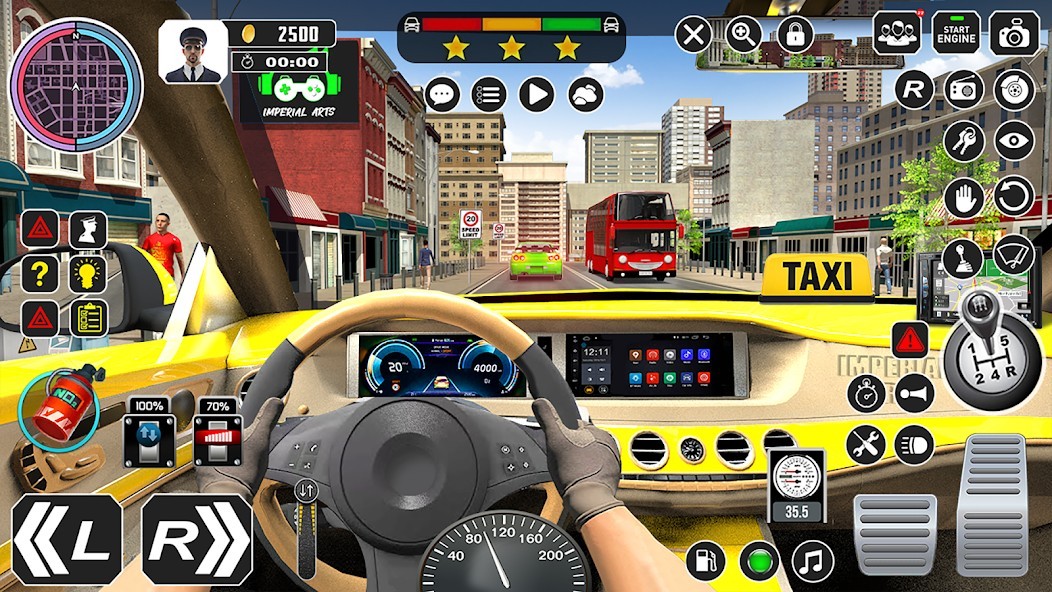The width and height of the screenshot is (1052, 592).
Task: Steer left with the L arrow button
Action: tap(67, 540)
